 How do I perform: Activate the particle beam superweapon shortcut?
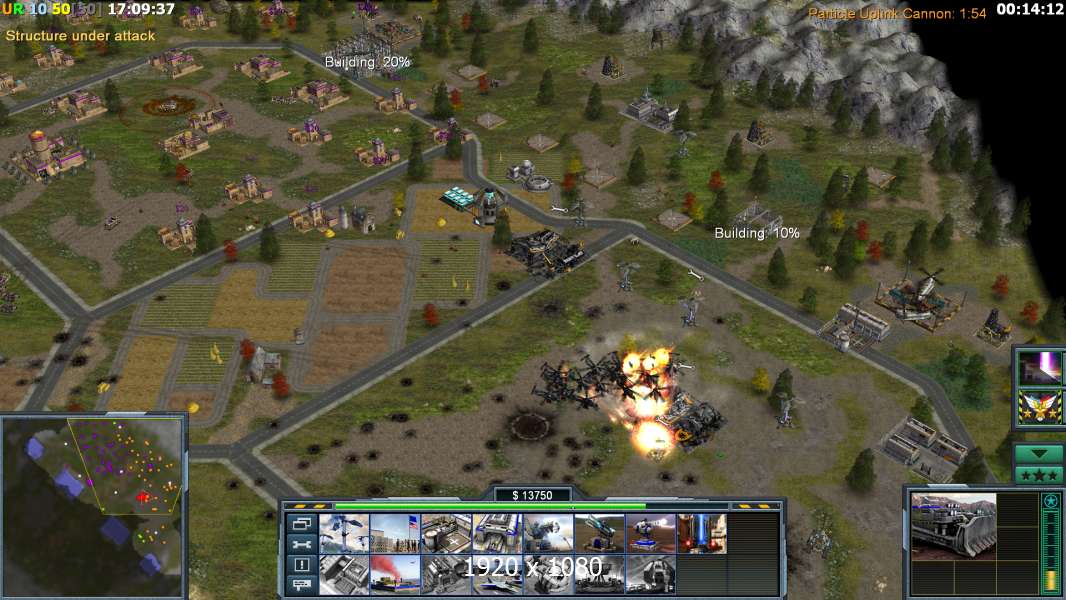(x=1040, y=367)
